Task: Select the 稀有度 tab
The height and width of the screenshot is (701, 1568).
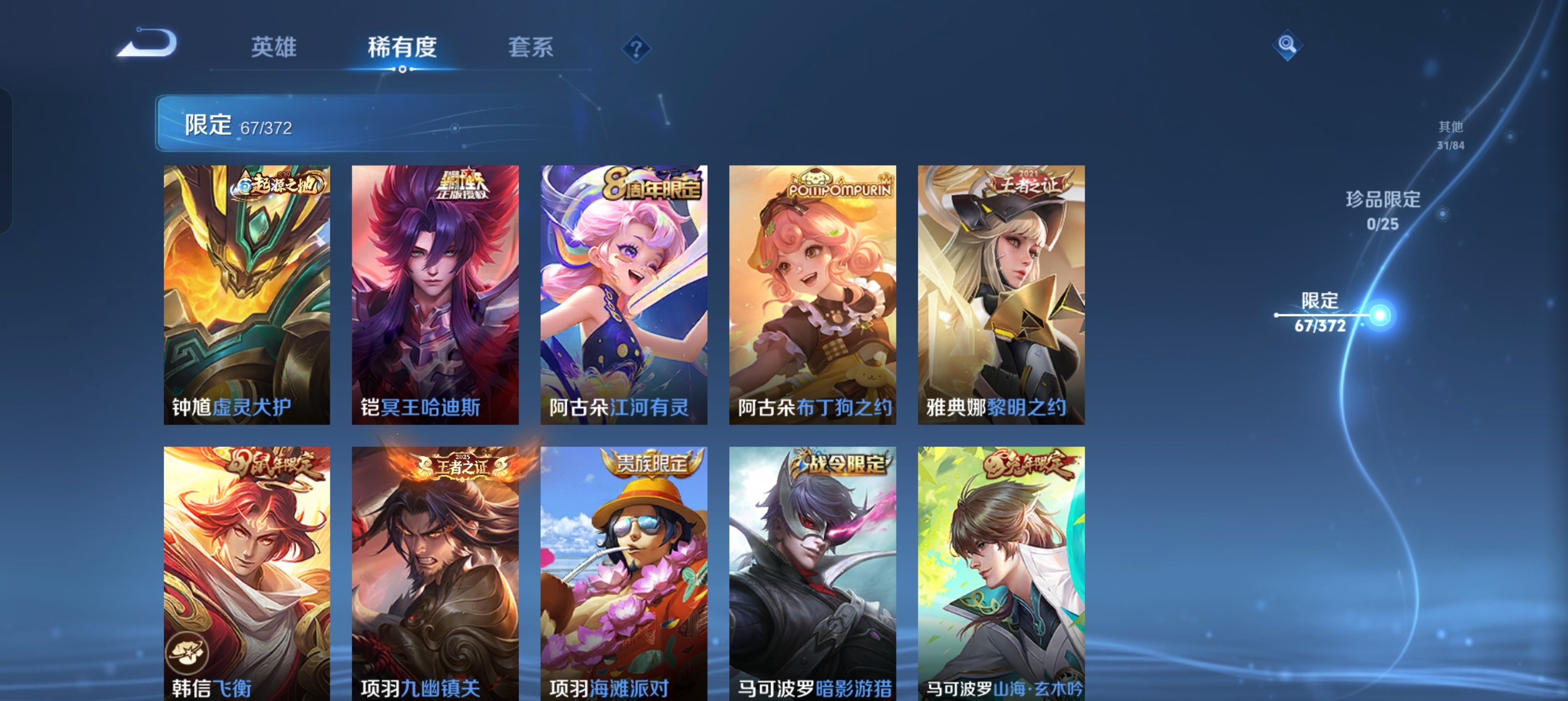Action: 402,49
